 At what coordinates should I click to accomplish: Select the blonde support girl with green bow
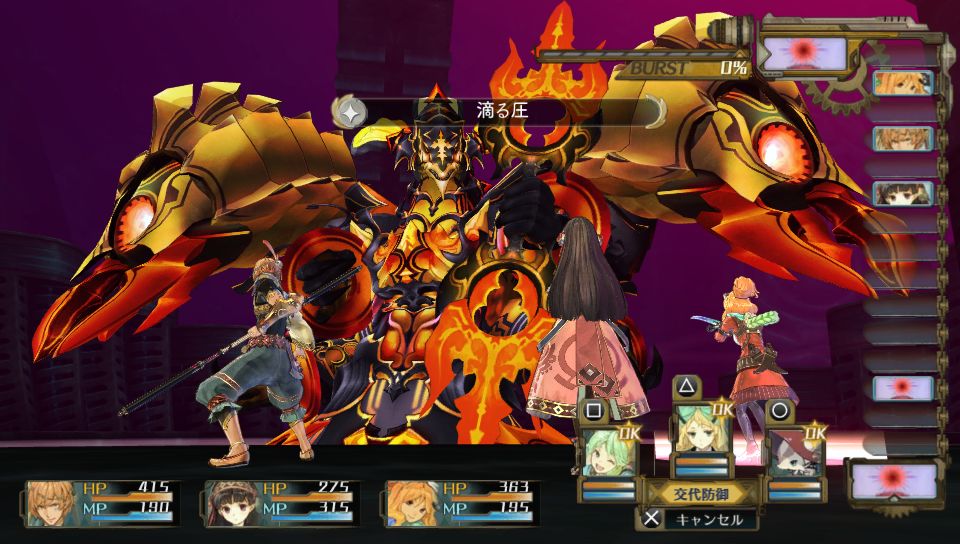699,430
